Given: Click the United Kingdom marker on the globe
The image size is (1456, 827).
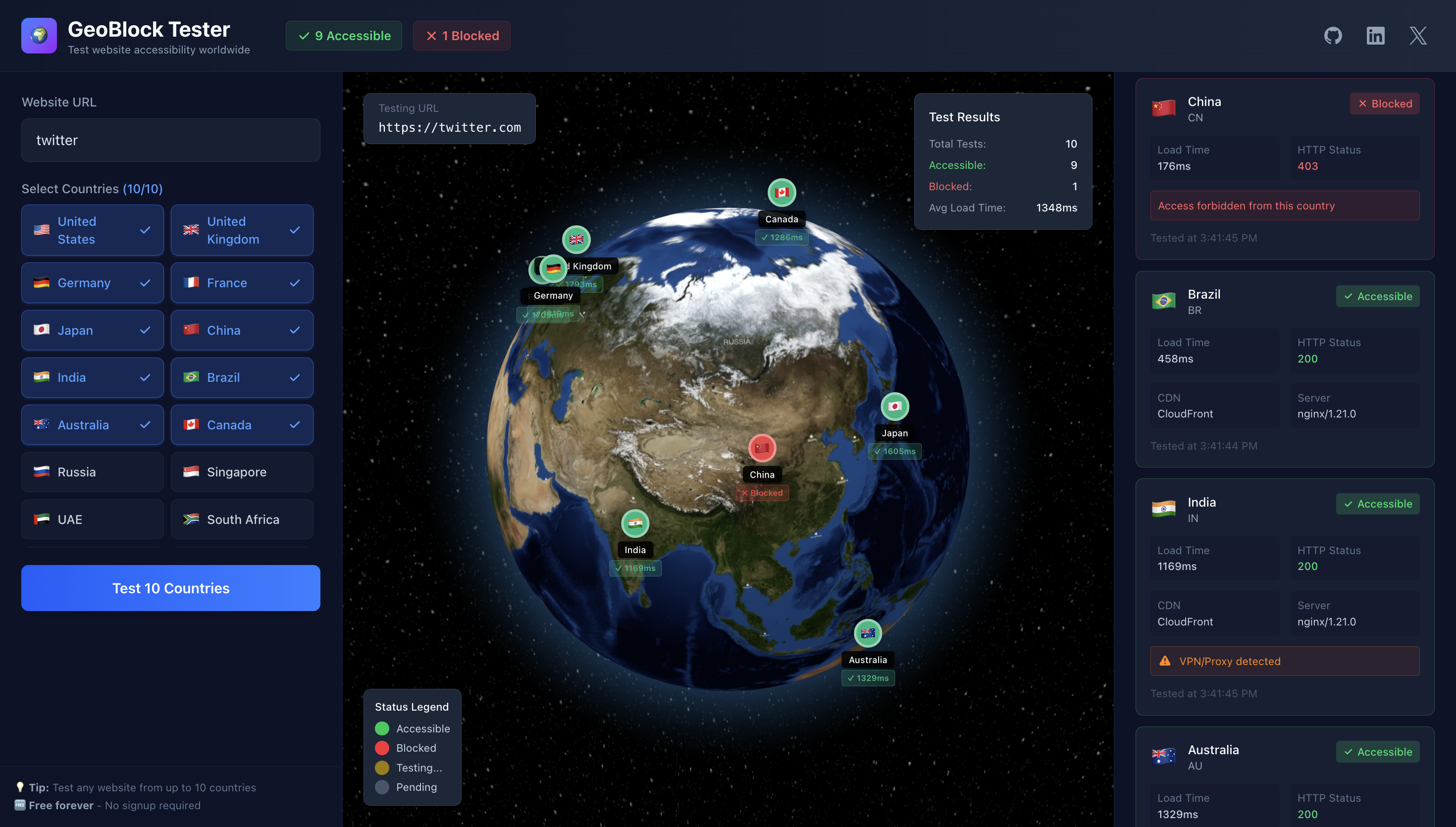Looking at the screenshot, I should click(x=576, y=239).
